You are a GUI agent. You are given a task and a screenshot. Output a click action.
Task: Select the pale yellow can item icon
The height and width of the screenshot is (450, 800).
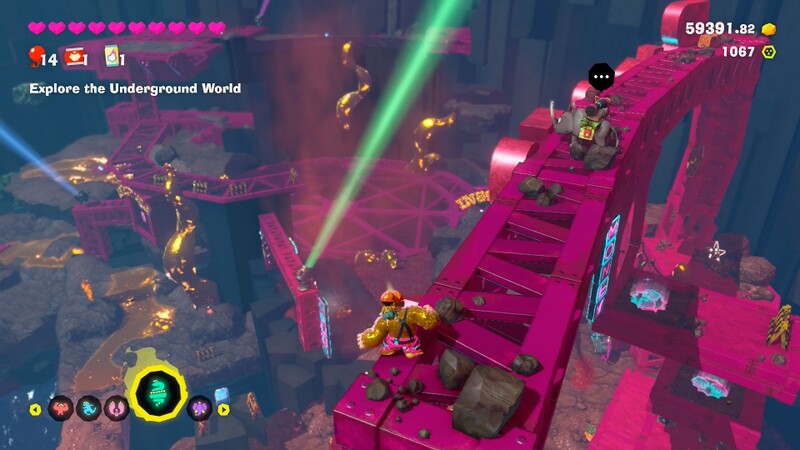113,57
